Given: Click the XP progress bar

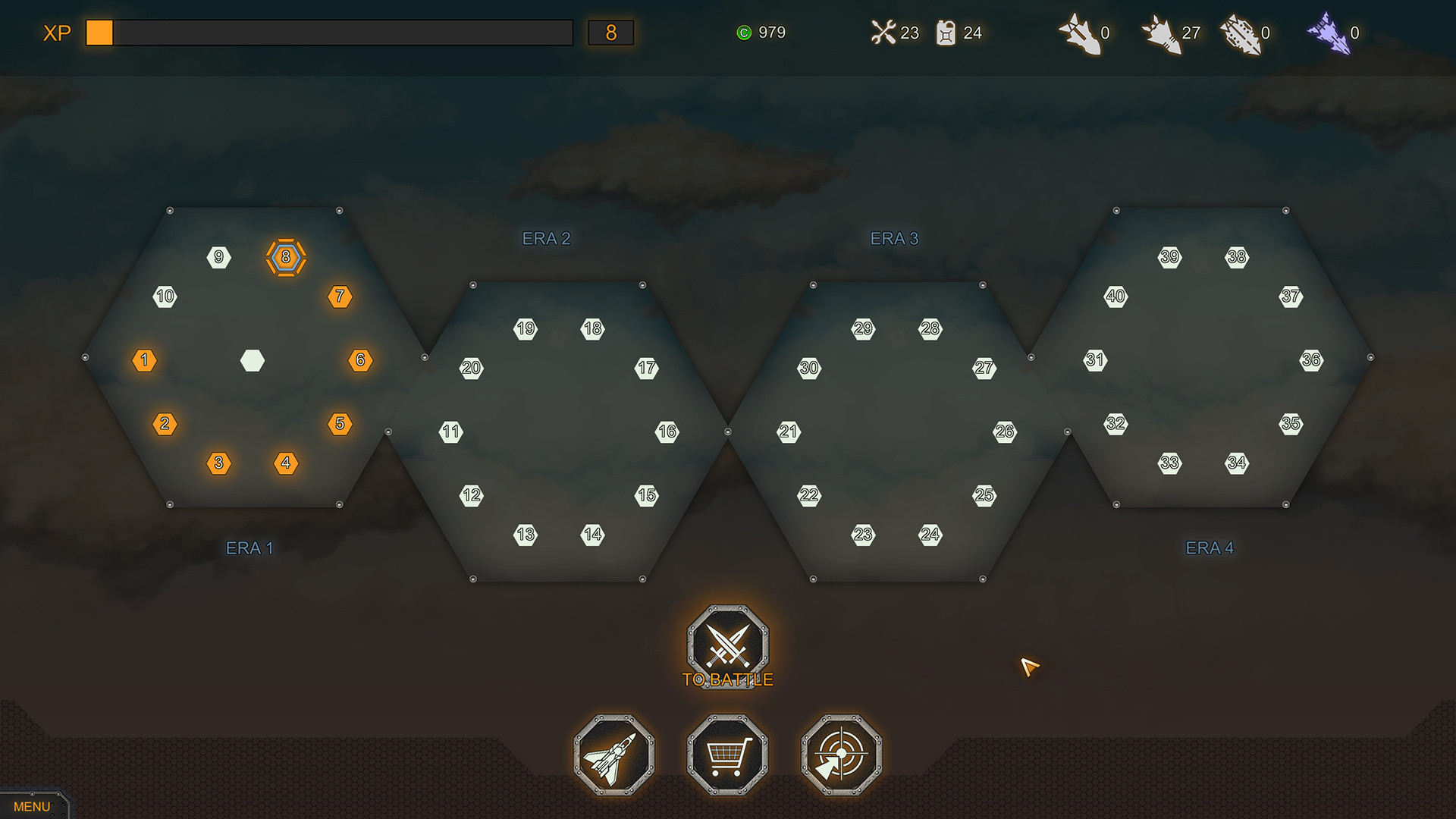Looking at the screenshot, I should [x=330, y=33].
